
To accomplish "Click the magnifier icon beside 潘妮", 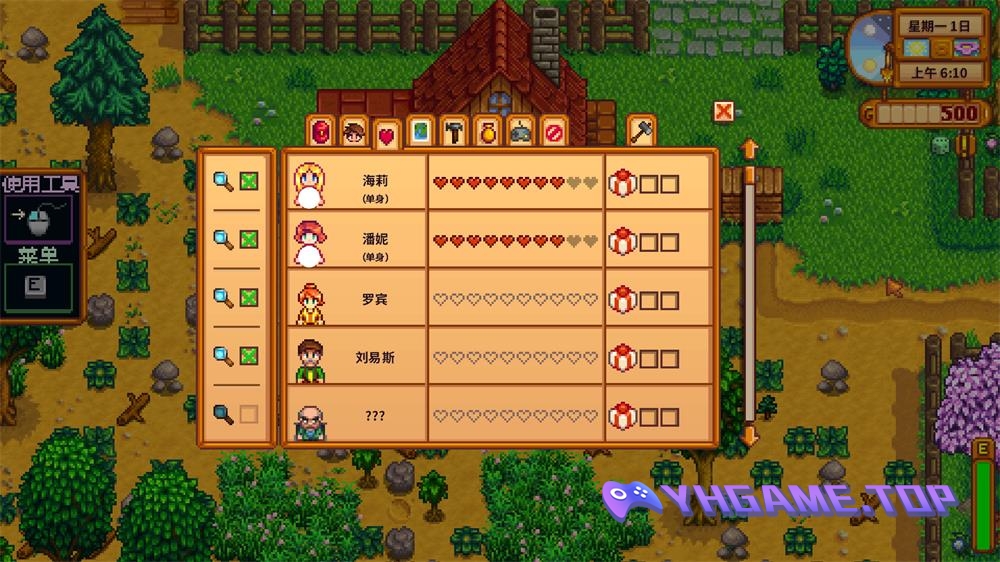I will click(224, 240).
